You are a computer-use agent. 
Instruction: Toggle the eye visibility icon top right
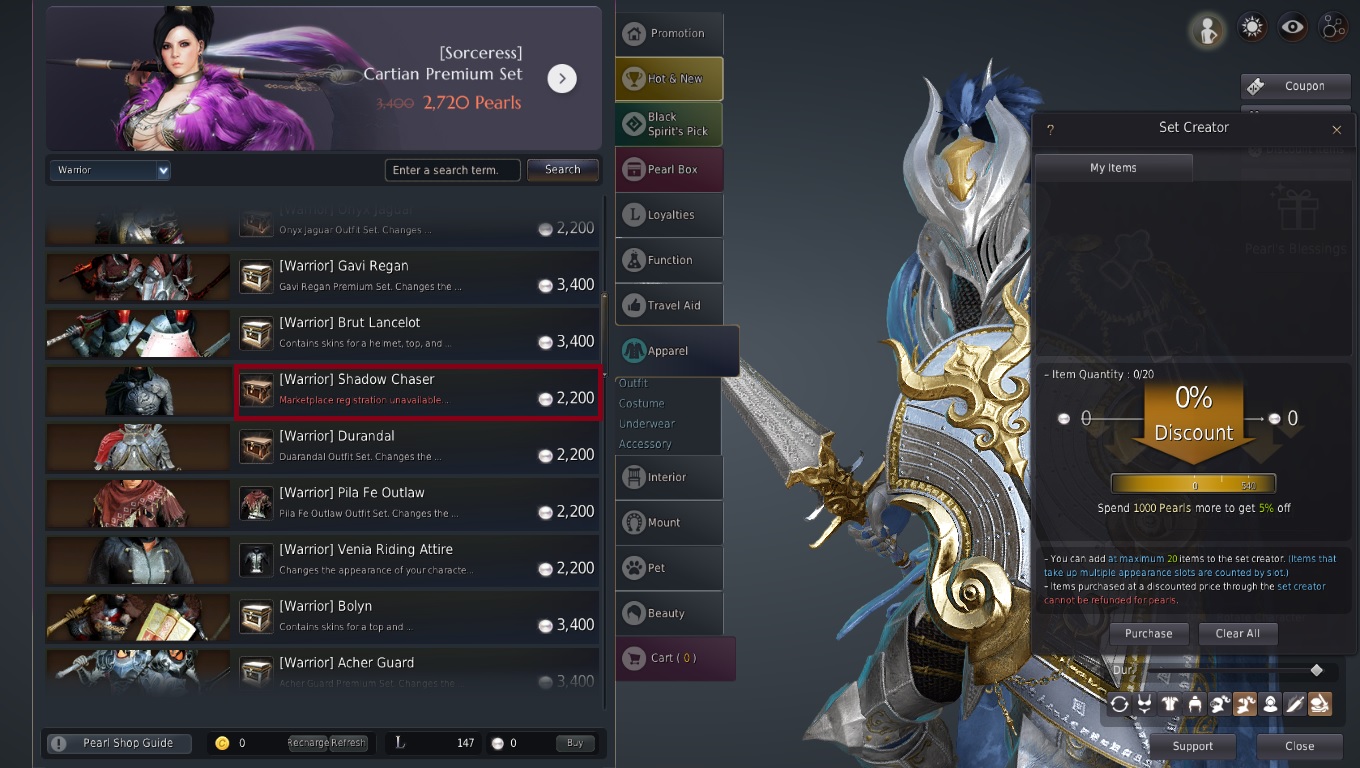1292,27
